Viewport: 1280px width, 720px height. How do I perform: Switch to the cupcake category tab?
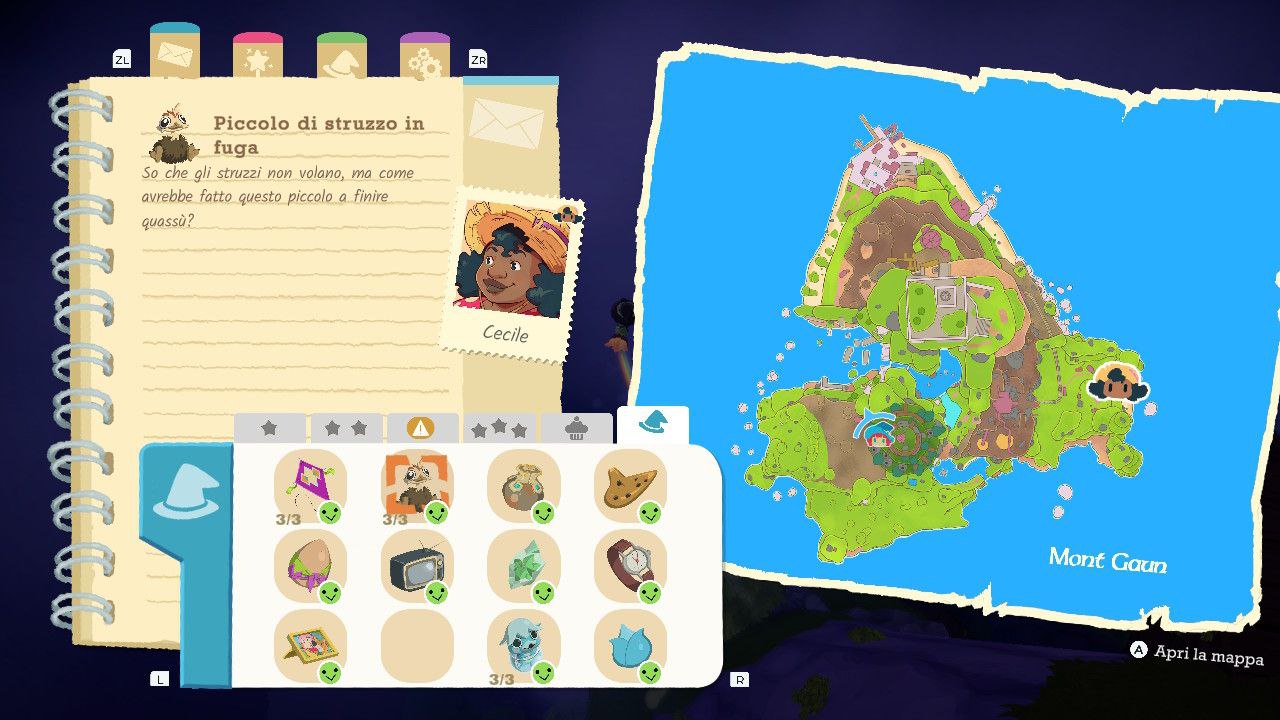pyautogui.click(x=576, y=428)
